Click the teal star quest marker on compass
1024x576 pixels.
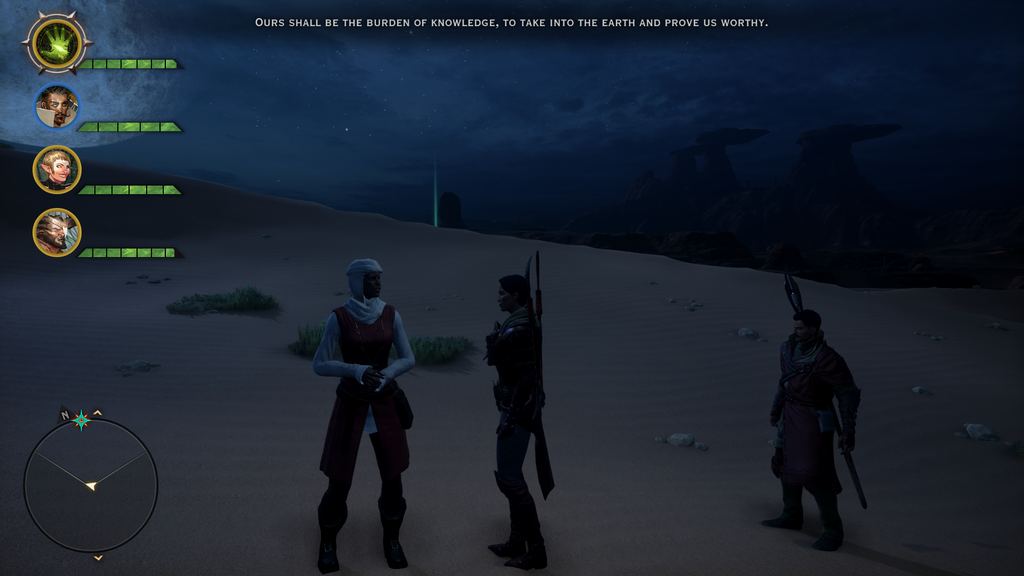click(82, 420)
